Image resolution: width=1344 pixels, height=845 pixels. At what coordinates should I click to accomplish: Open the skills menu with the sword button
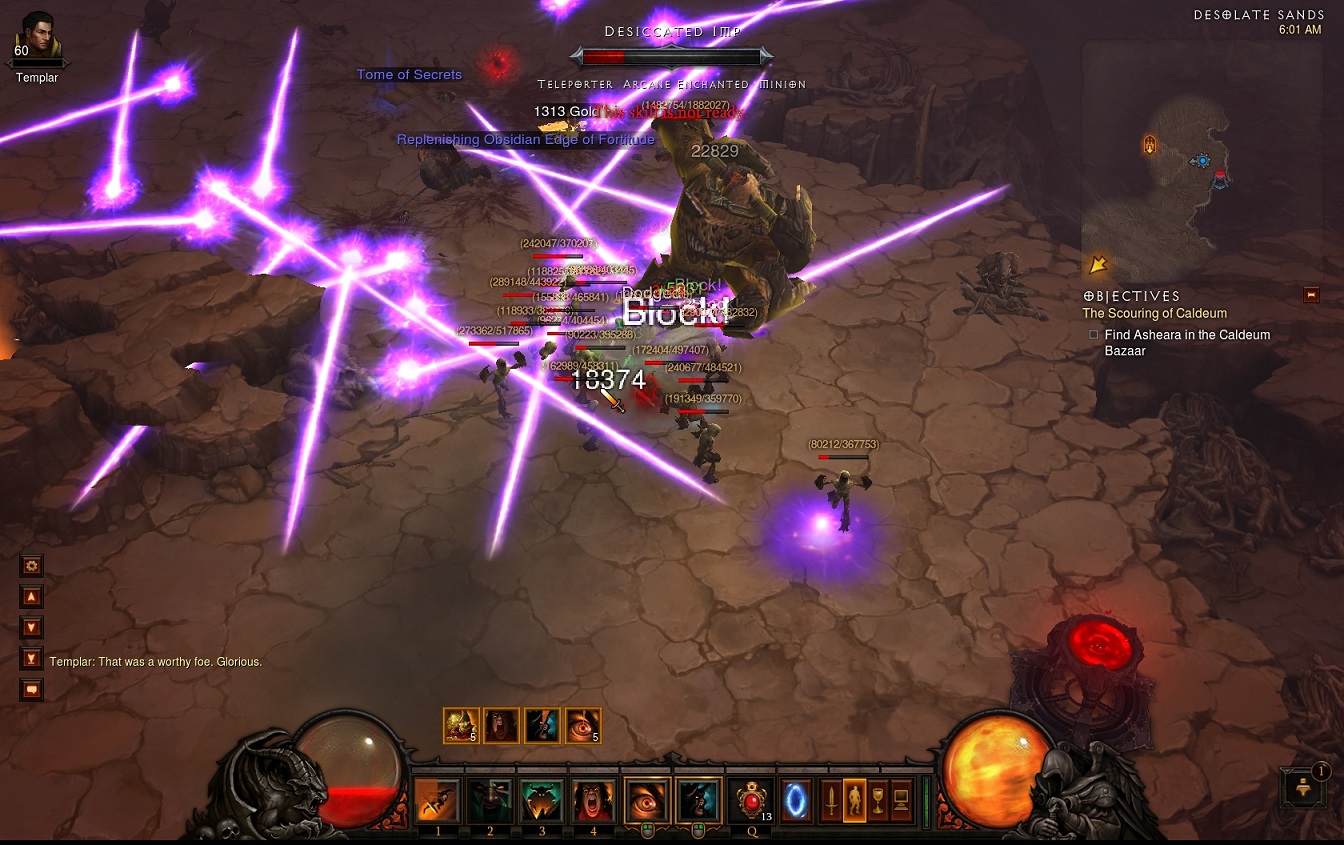[x=830, y=800]
